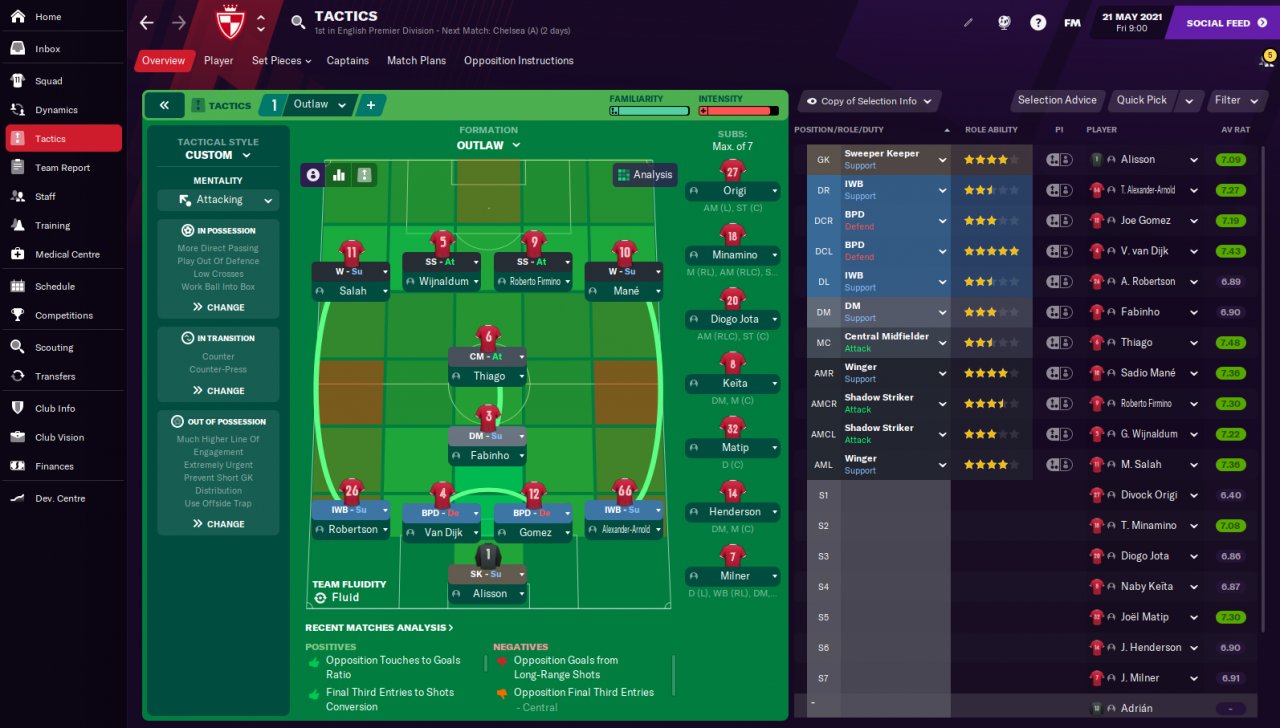
Task: Change the Out of Possession instructions
Action: (x=218, y=523)
